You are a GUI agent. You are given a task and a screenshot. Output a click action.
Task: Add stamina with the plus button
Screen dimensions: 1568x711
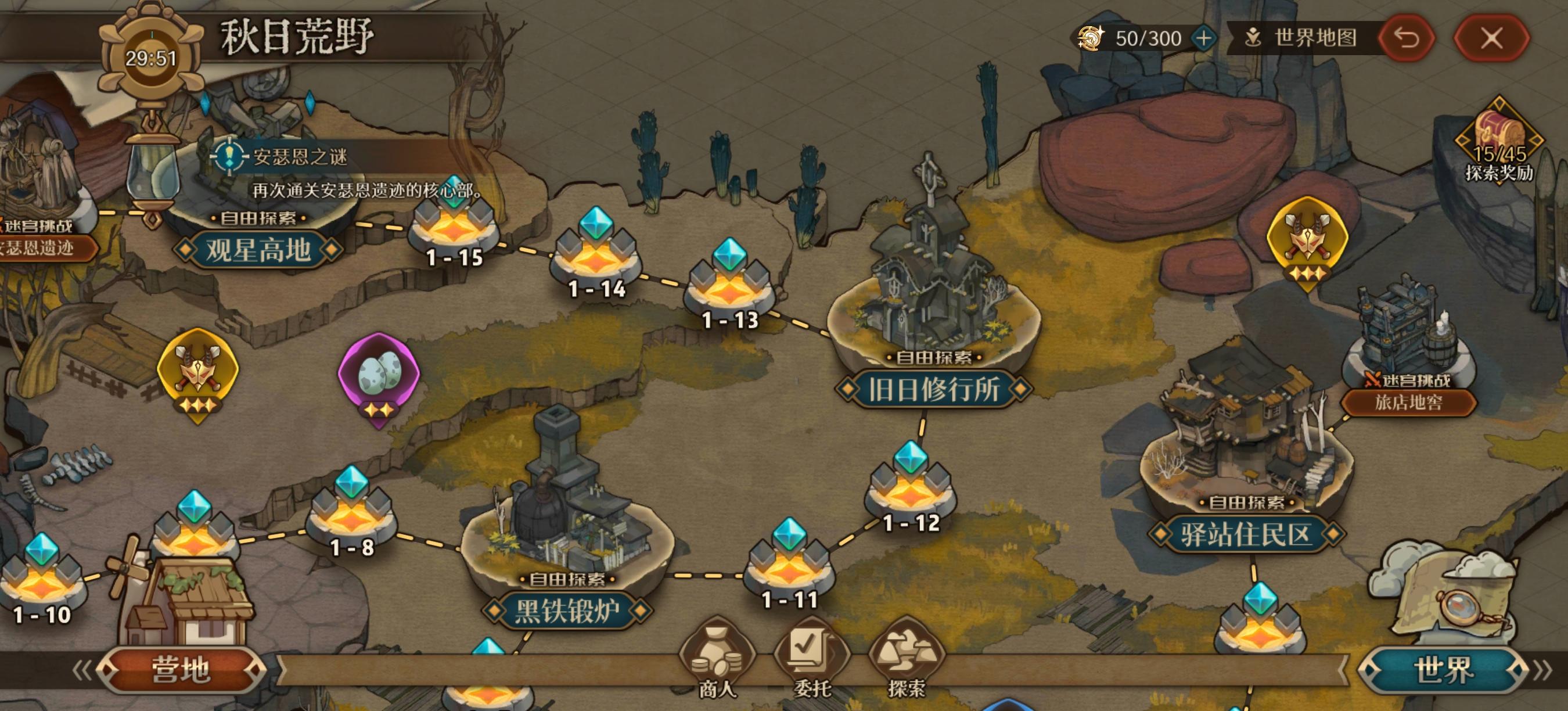click(1203, 38)
